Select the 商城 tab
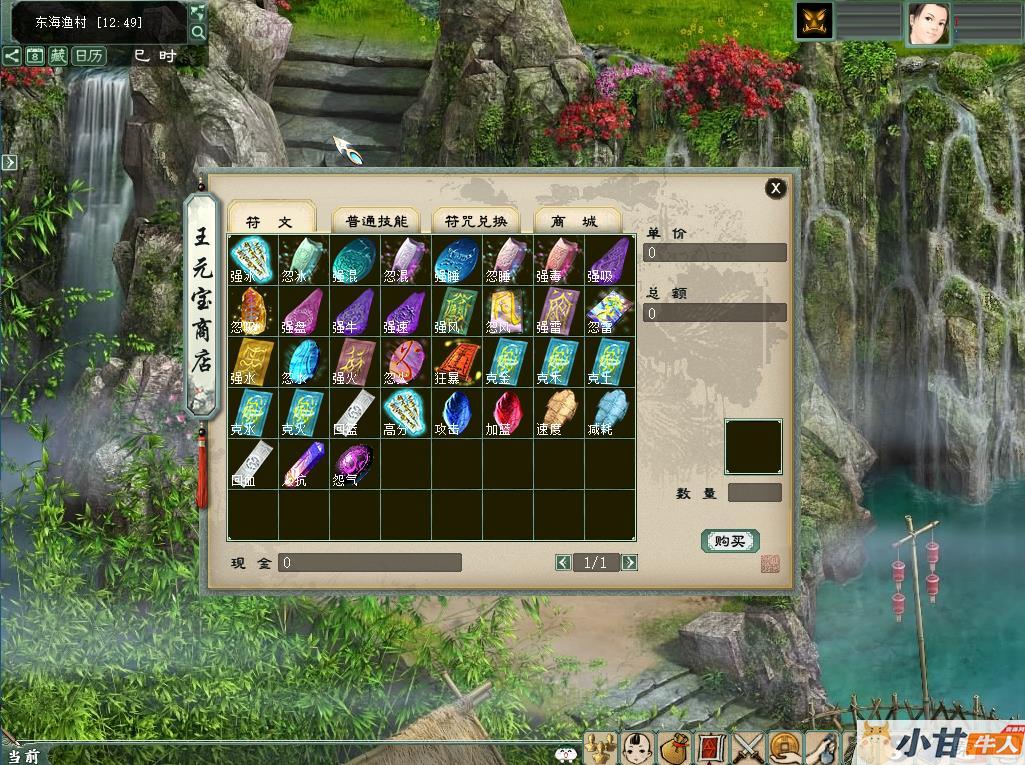 (577, 221)
